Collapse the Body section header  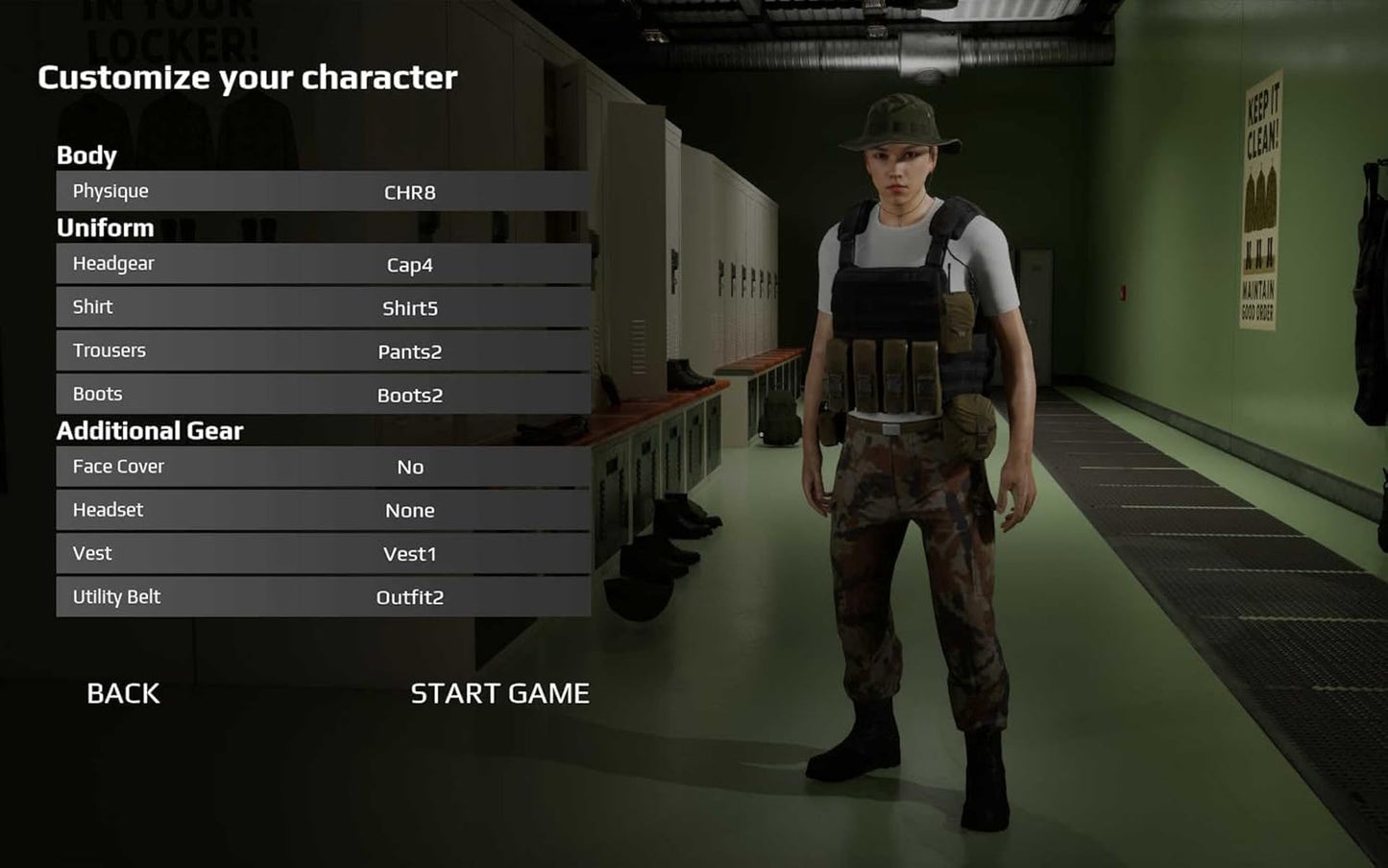pos(86,155)
